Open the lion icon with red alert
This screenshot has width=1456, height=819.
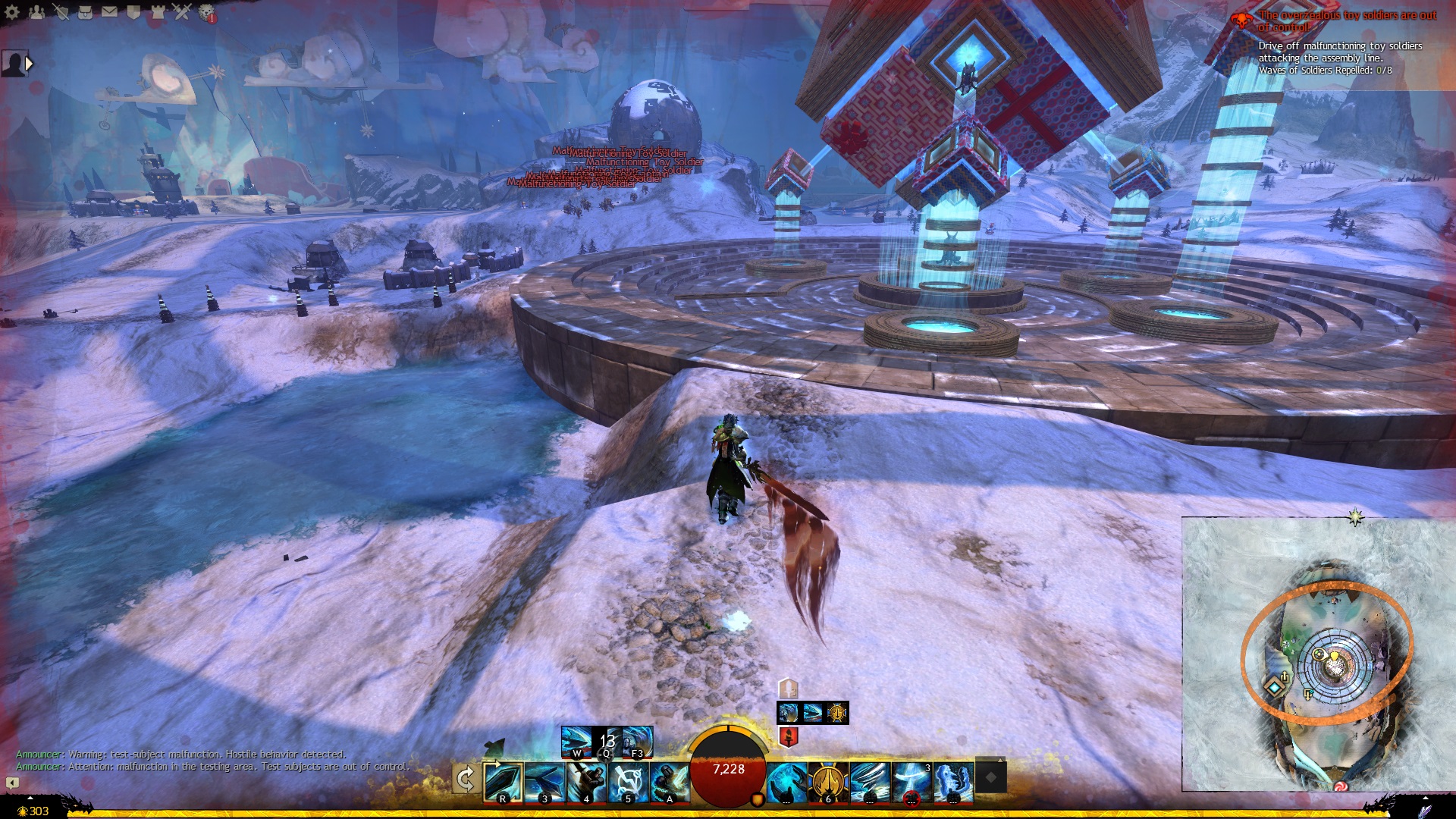(x=207, y=12)
